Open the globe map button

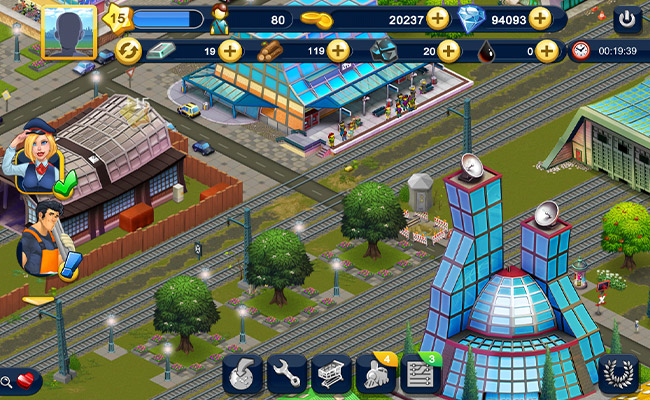[x=242, y=374]
